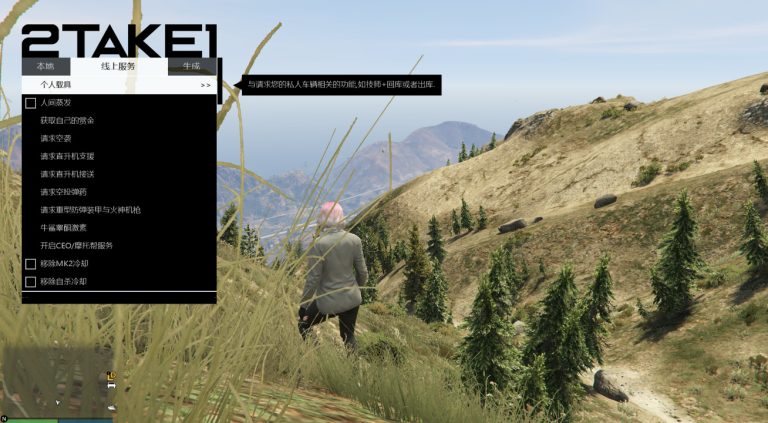Select the 线上服务 tab

[x=118, y=66]
